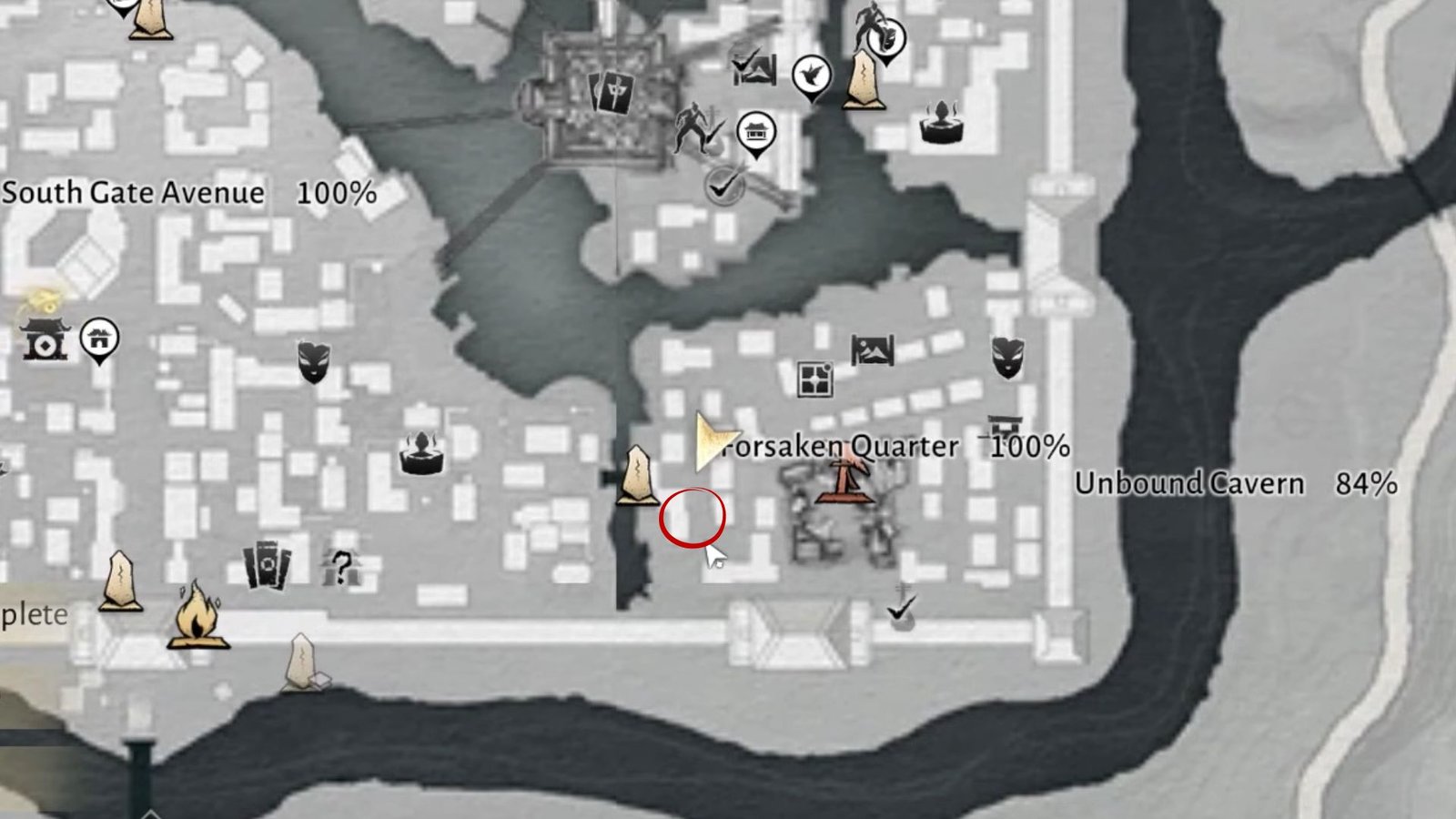Image resolution: width=1456 pixels, height=819 pixels.
Task: Select the red shrine marker in Forsaken Quarter
Action: click(x=845, y=476)
